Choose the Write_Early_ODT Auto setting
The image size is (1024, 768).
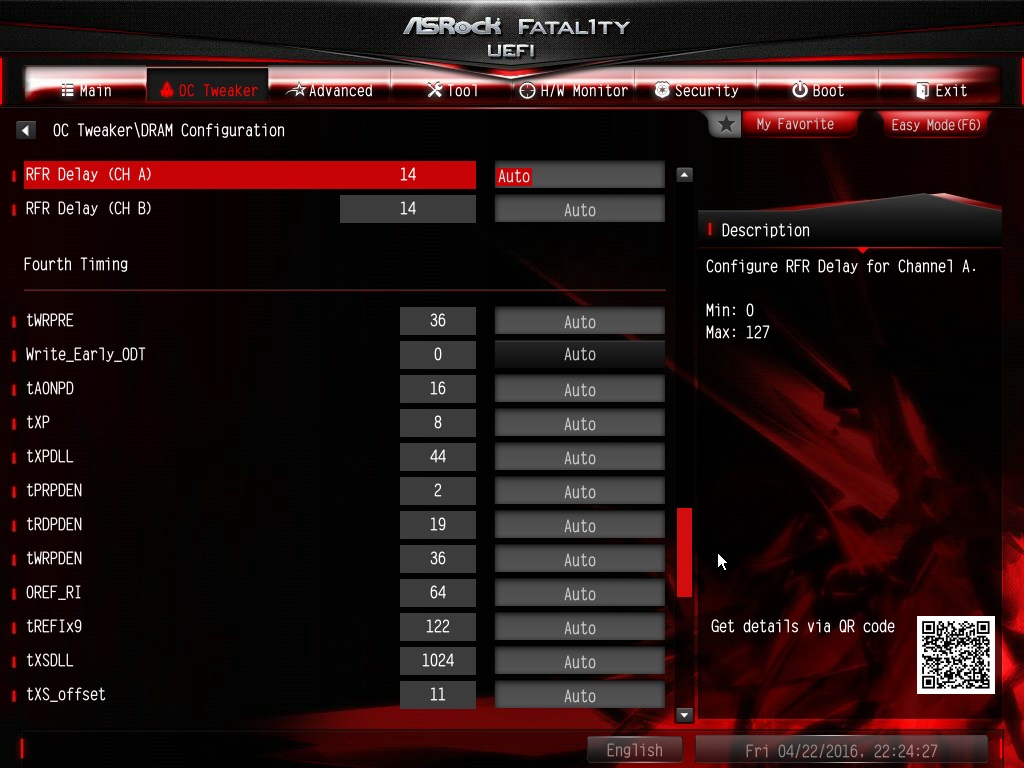[579, 355]
